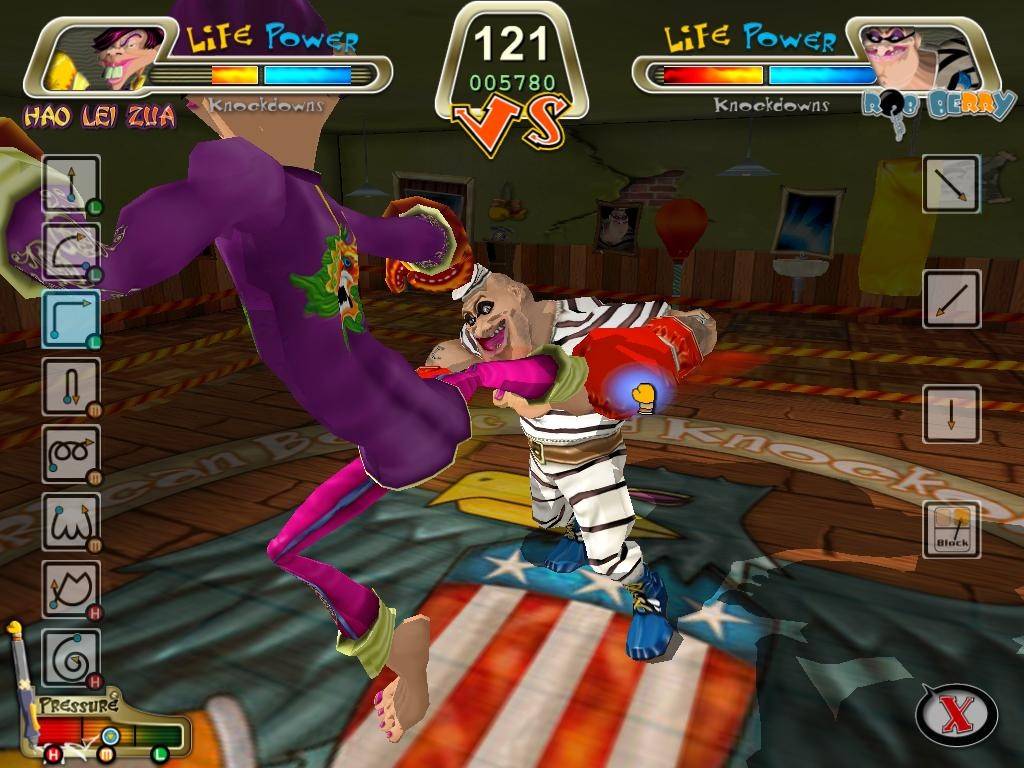Activate the Block move

951,529
